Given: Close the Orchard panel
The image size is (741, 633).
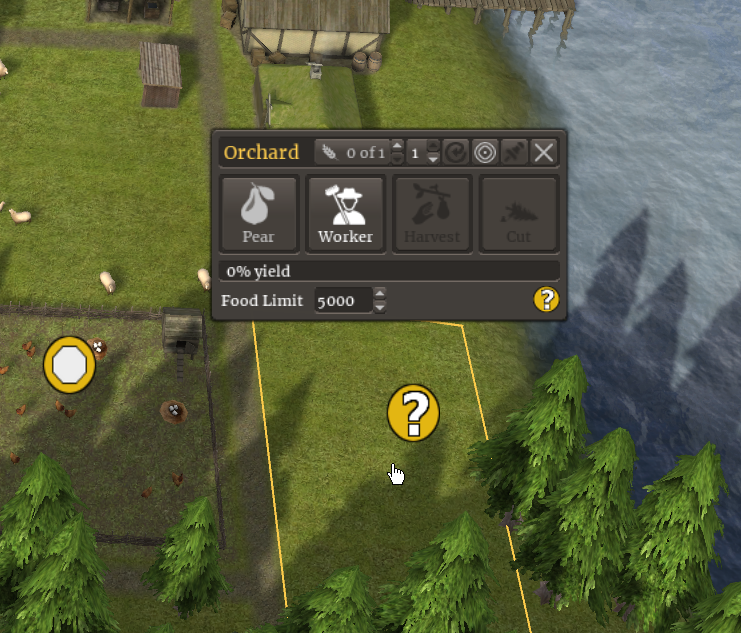Looking at the screenshot, I should [543, 152].
